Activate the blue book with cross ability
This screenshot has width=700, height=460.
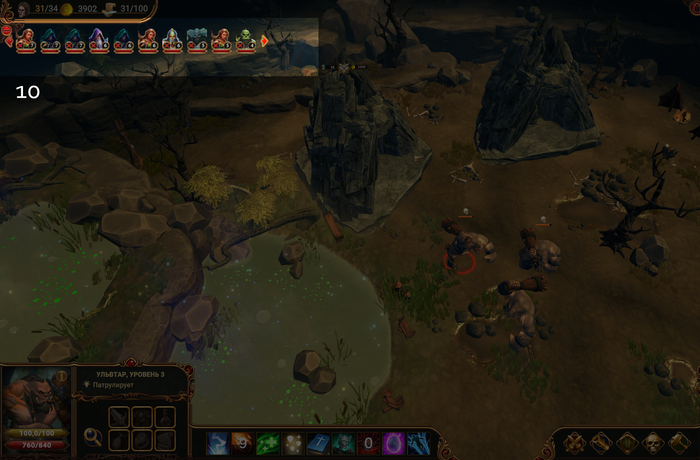pos(318,442)
